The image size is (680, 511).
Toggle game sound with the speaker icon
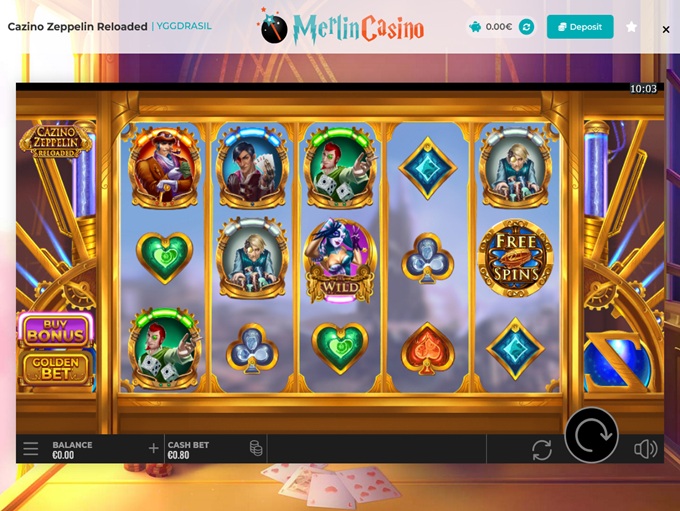[x=645, y=449]
